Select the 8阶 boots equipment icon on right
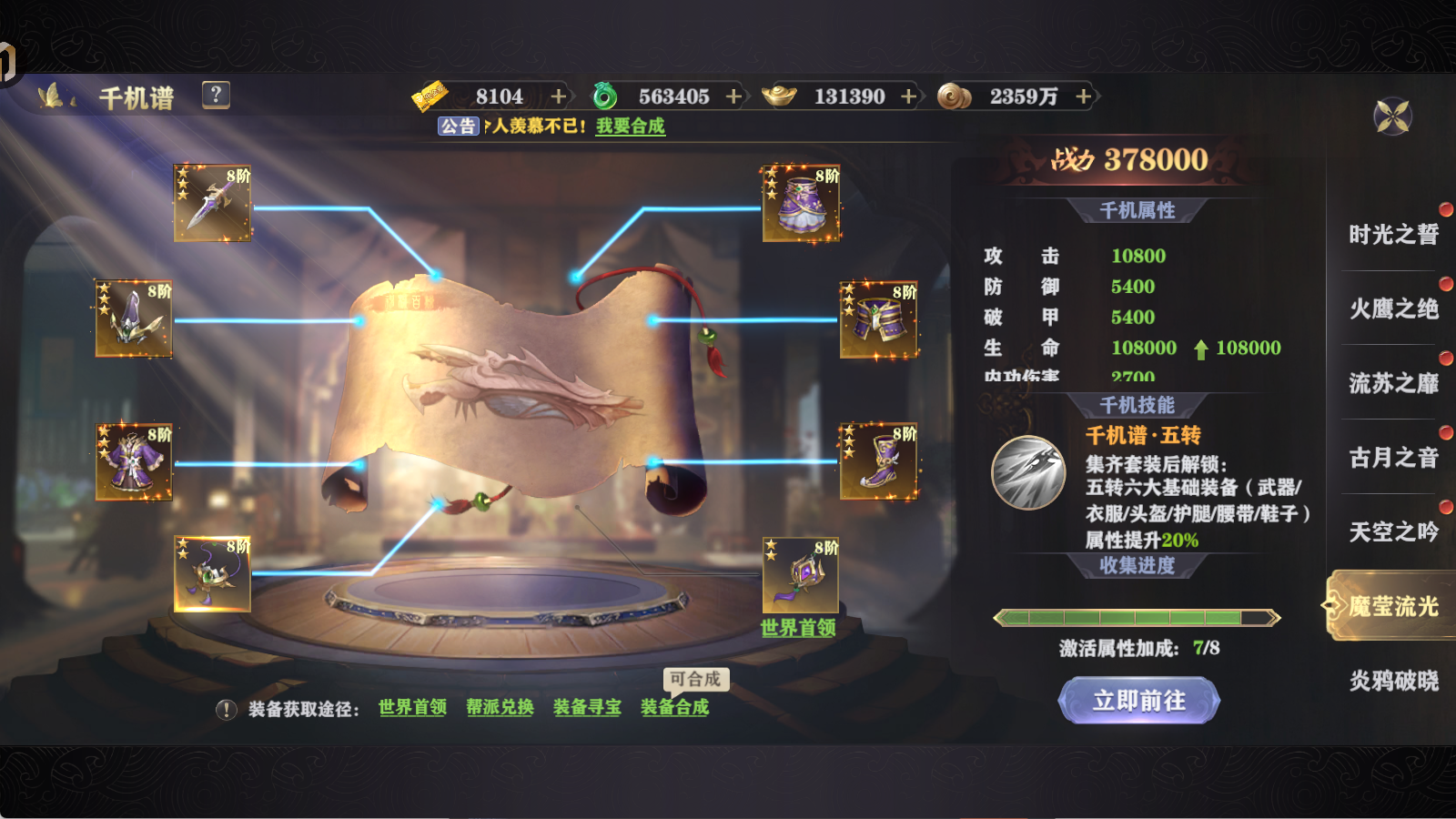The height and width of the screenshot is (819, 1456). click(x=876, y=462)
